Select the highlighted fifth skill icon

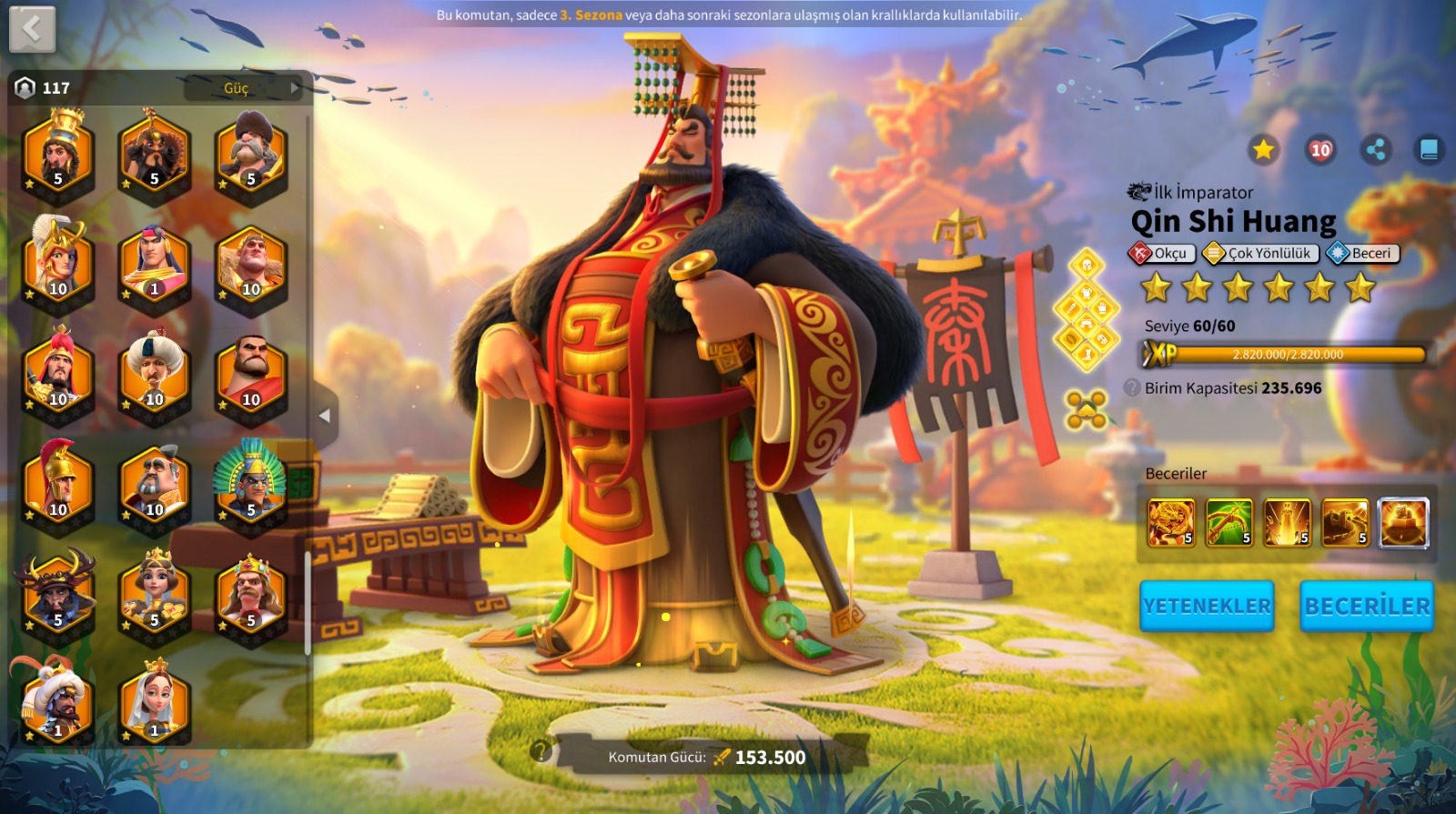click(1403, 523)
